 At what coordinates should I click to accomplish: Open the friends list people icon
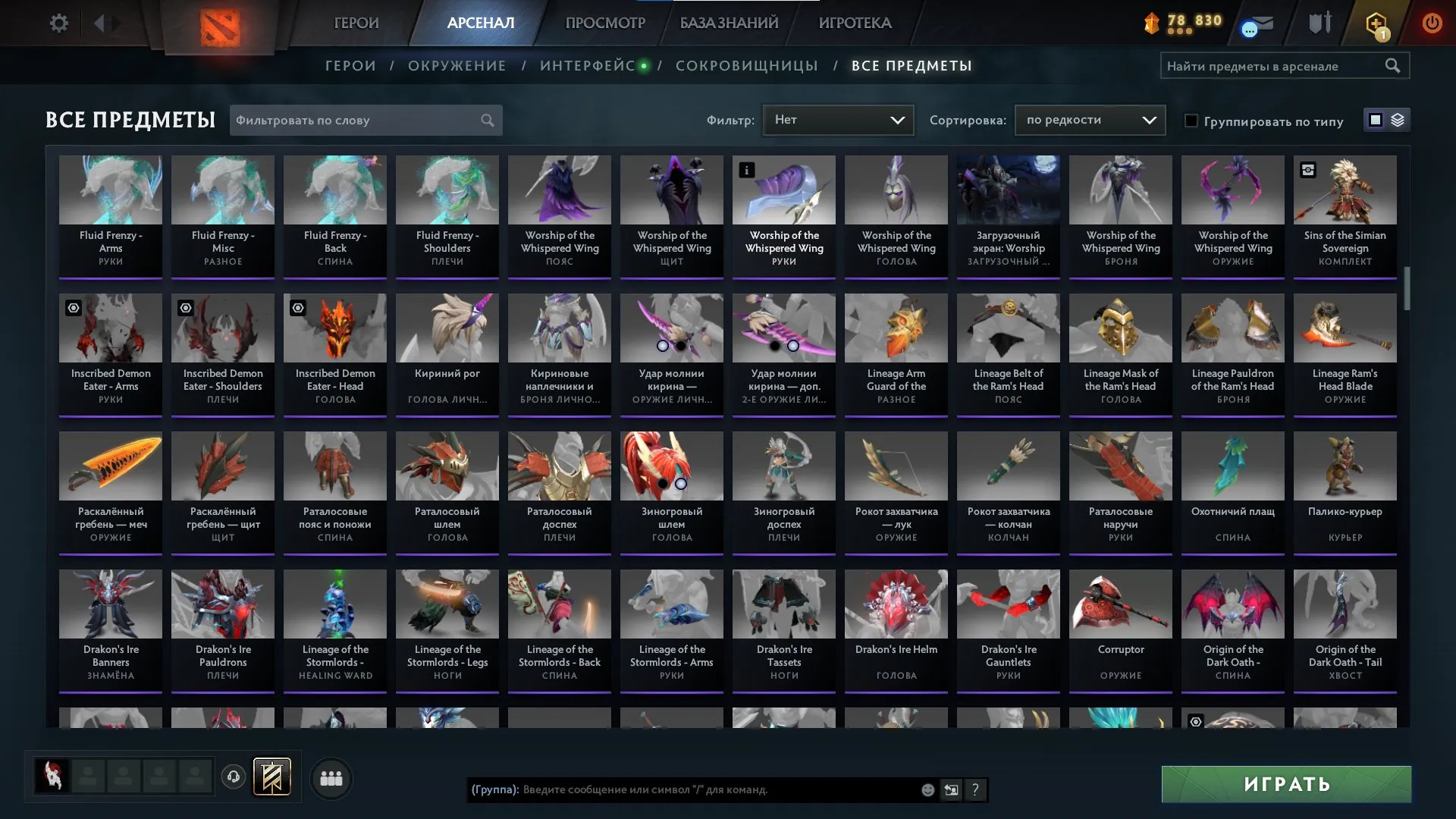click(x=331, y=777)
